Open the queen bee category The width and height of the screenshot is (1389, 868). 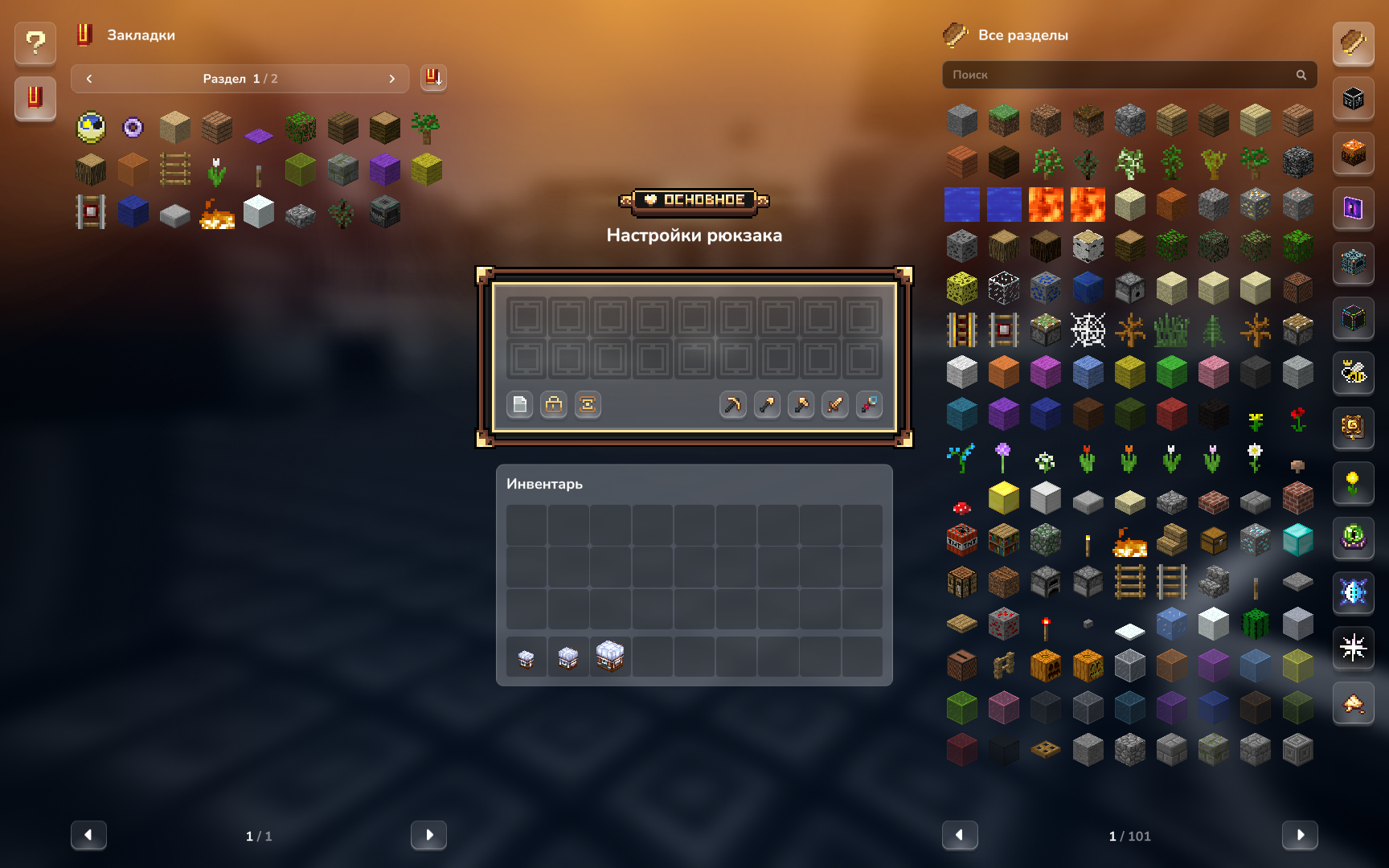pos(1354,372)
